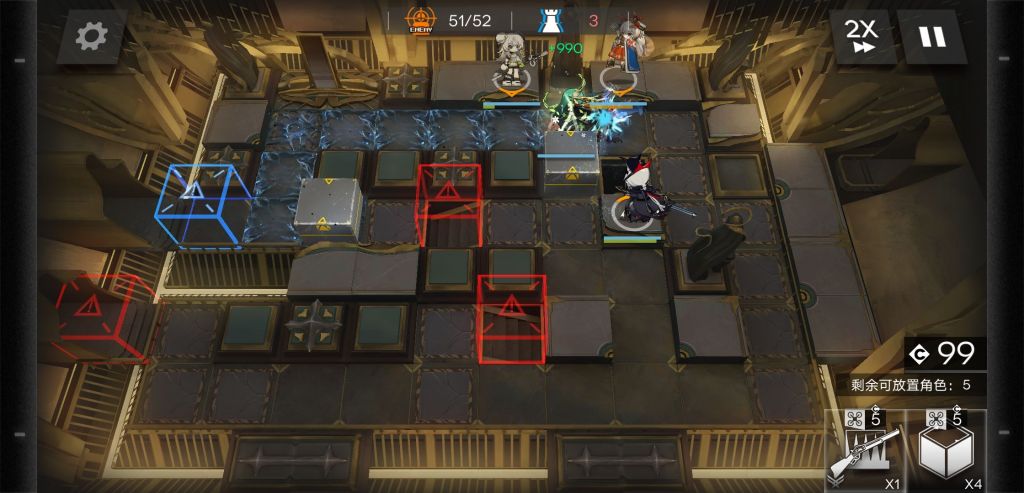The height and width of the screenshot is (493, 1024).
Task: Open the gear settings menu
Action: 91,37
